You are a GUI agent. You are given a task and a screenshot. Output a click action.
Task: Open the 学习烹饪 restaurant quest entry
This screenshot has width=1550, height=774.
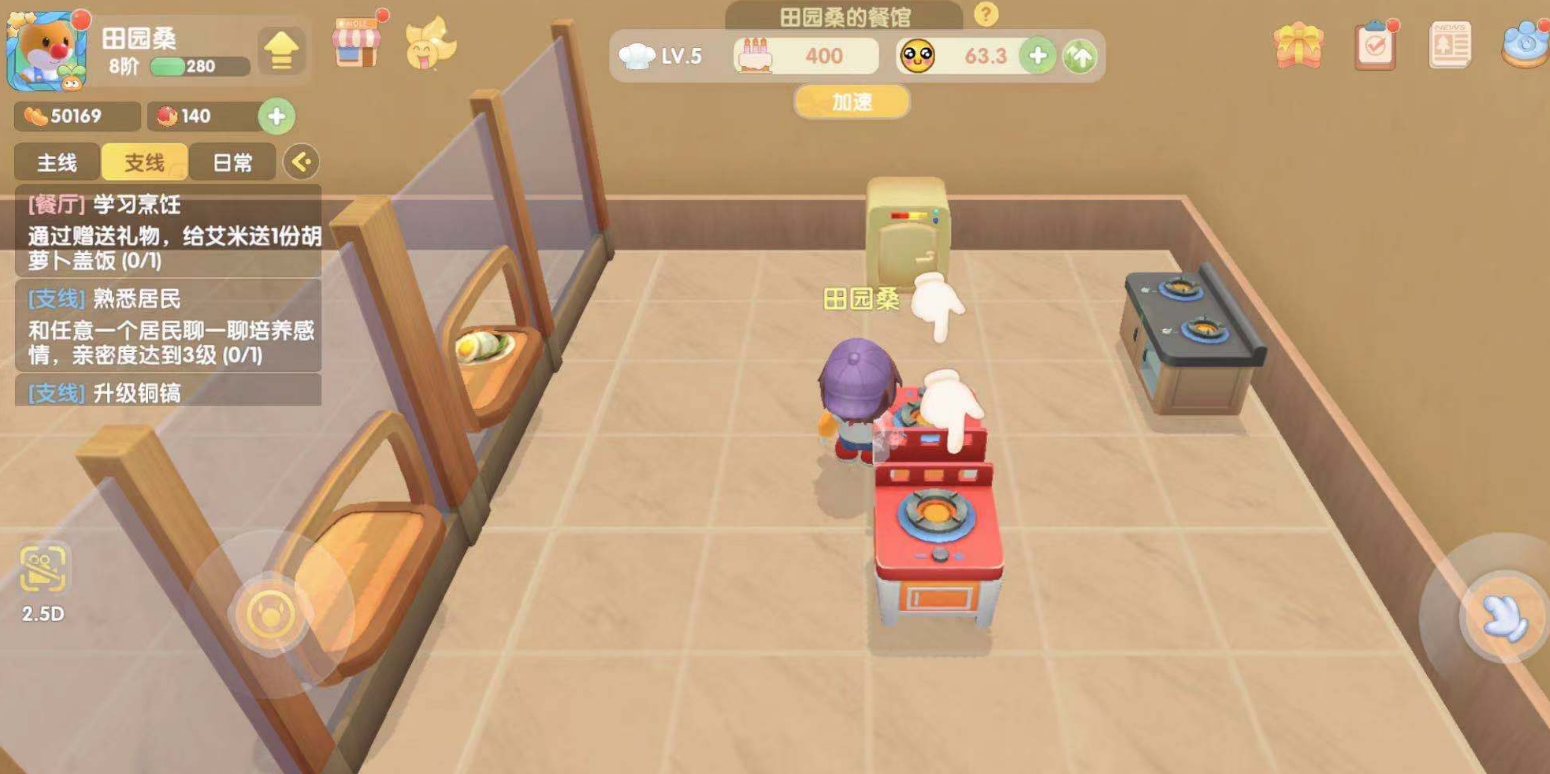tap(168, 232)
